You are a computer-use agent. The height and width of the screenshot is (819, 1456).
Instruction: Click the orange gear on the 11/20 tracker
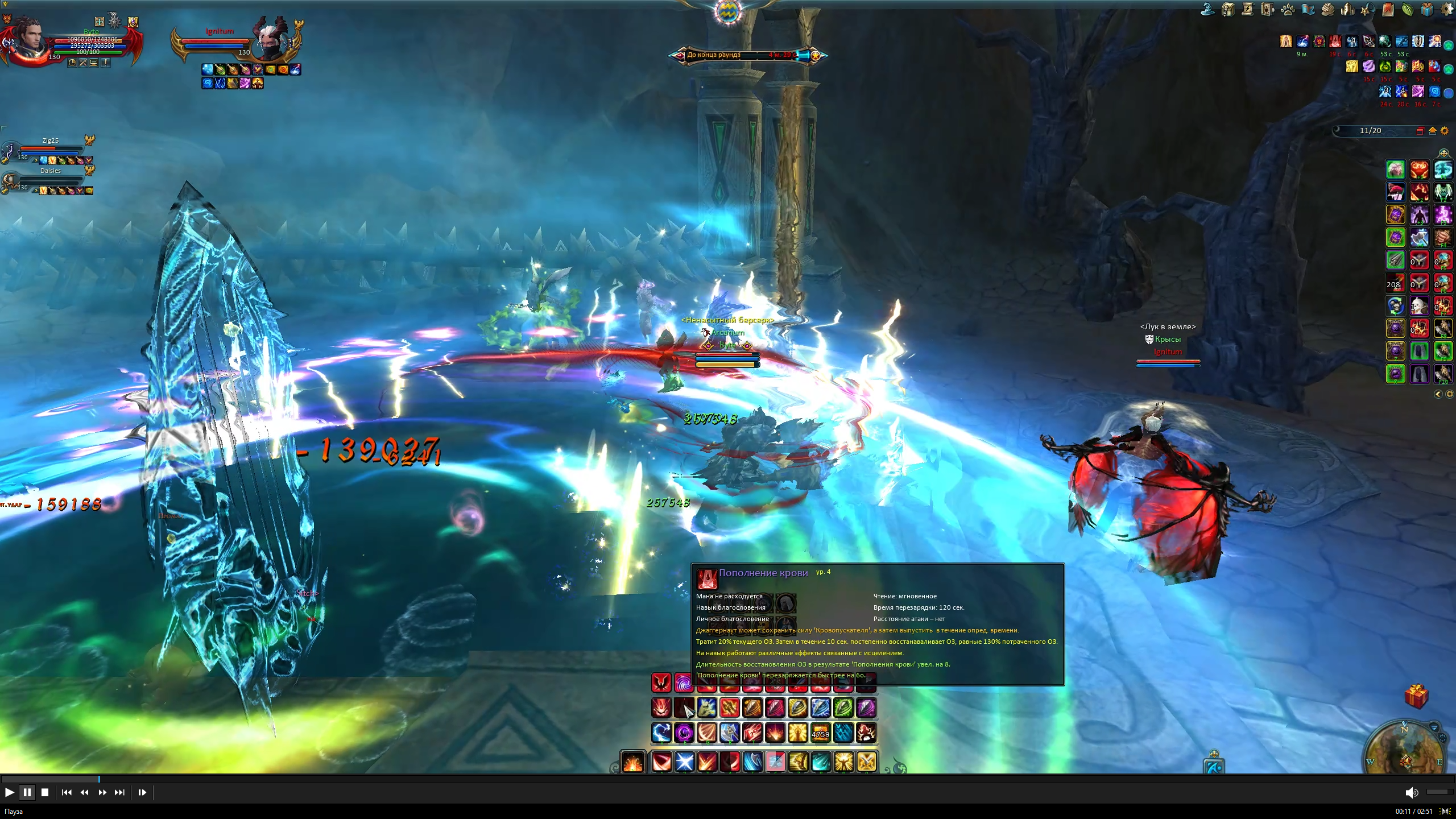[x=1445, y=131]
